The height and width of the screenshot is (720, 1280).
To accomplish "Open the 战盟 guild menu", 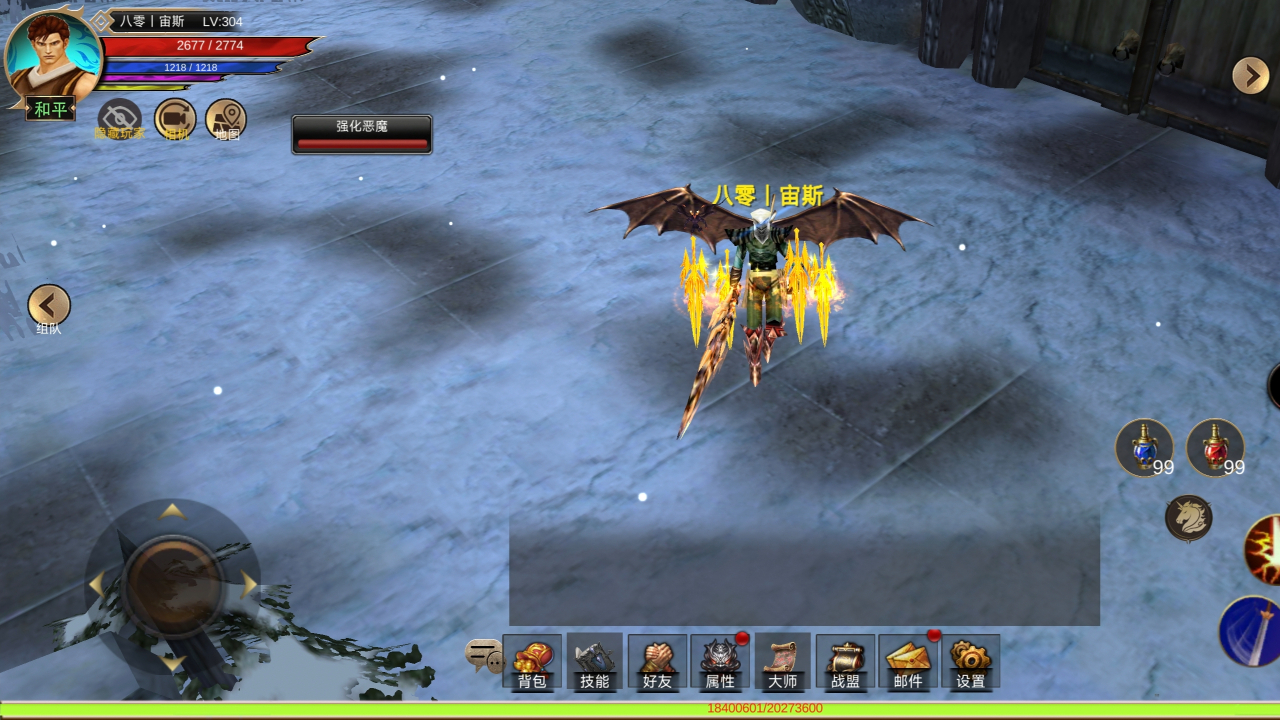I will tap(845, 662).
